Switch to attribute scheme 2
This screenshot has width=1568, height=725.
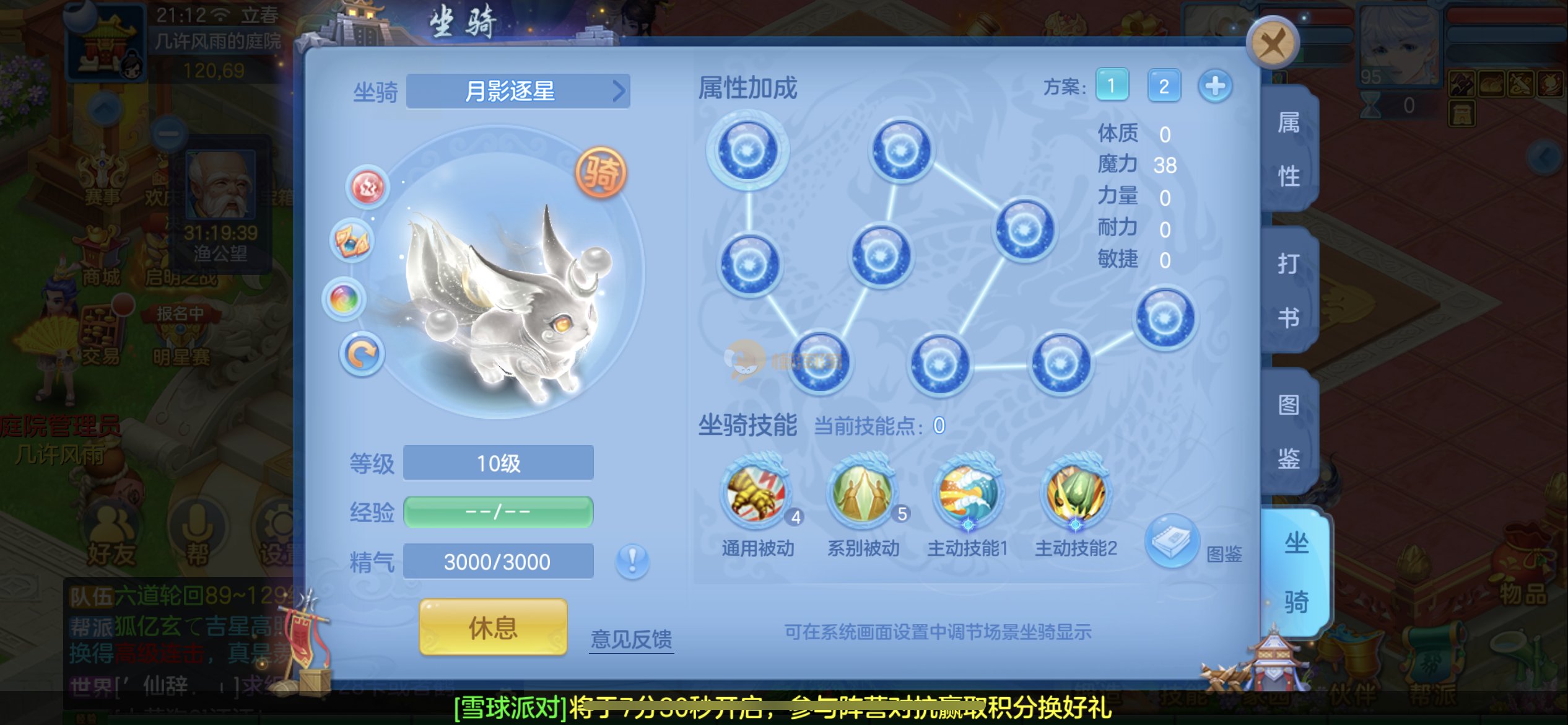coord(1164,86)
